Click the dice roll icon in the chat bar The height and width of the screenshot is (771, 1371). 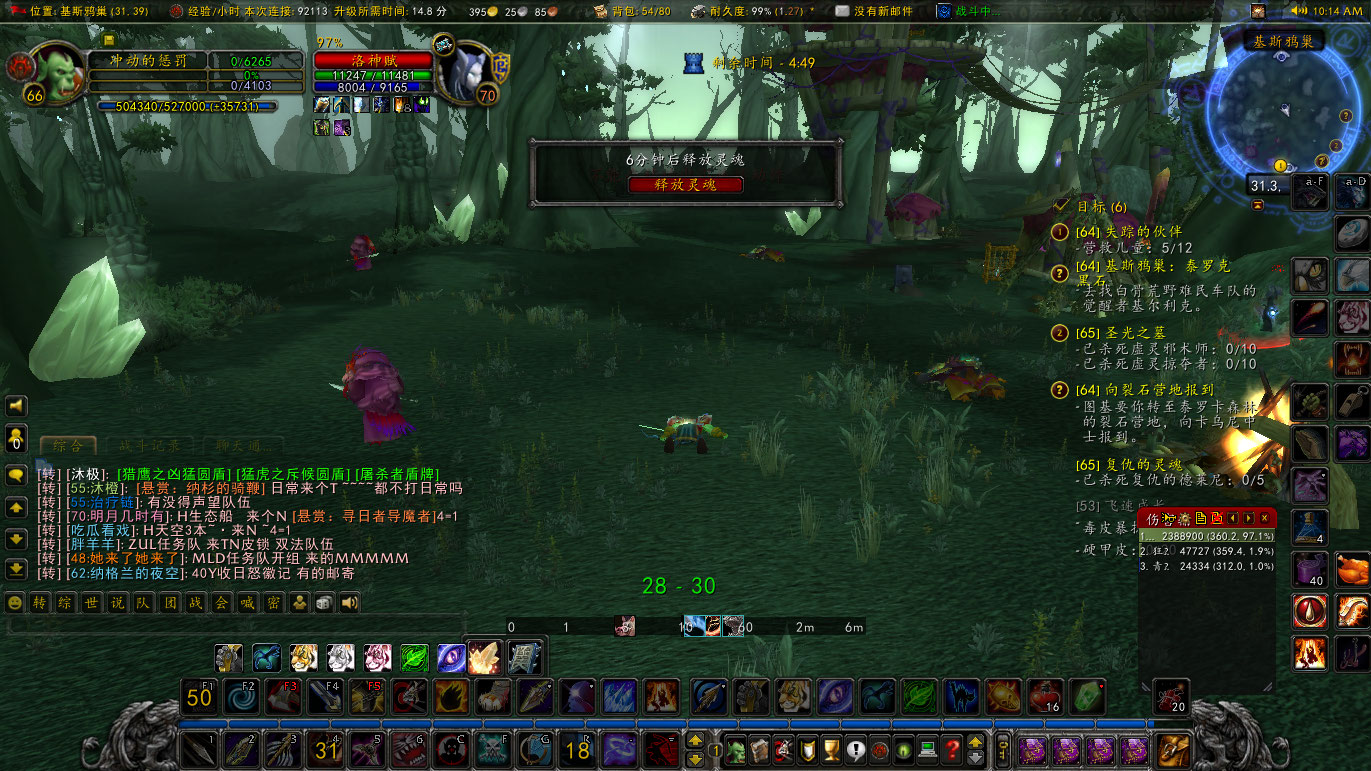point(323,602)
